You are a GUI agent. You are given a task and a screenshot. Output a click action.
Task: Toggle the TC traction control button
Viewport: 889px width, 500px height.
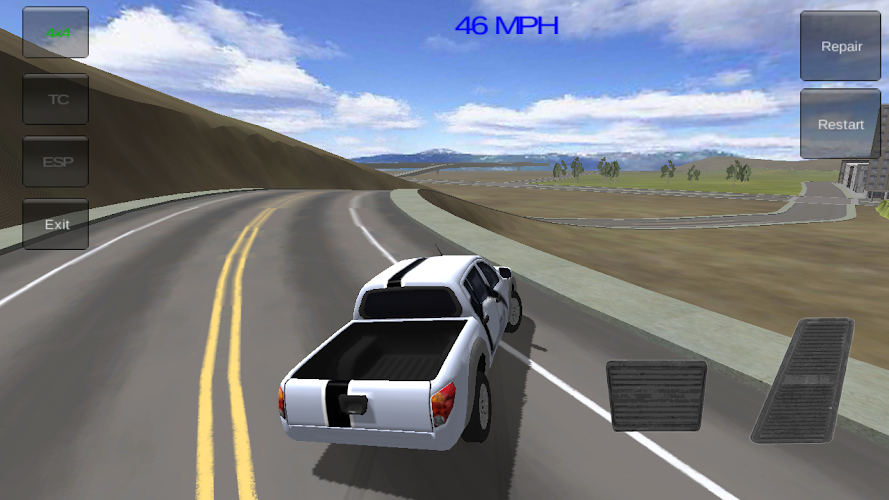point(56,99)
